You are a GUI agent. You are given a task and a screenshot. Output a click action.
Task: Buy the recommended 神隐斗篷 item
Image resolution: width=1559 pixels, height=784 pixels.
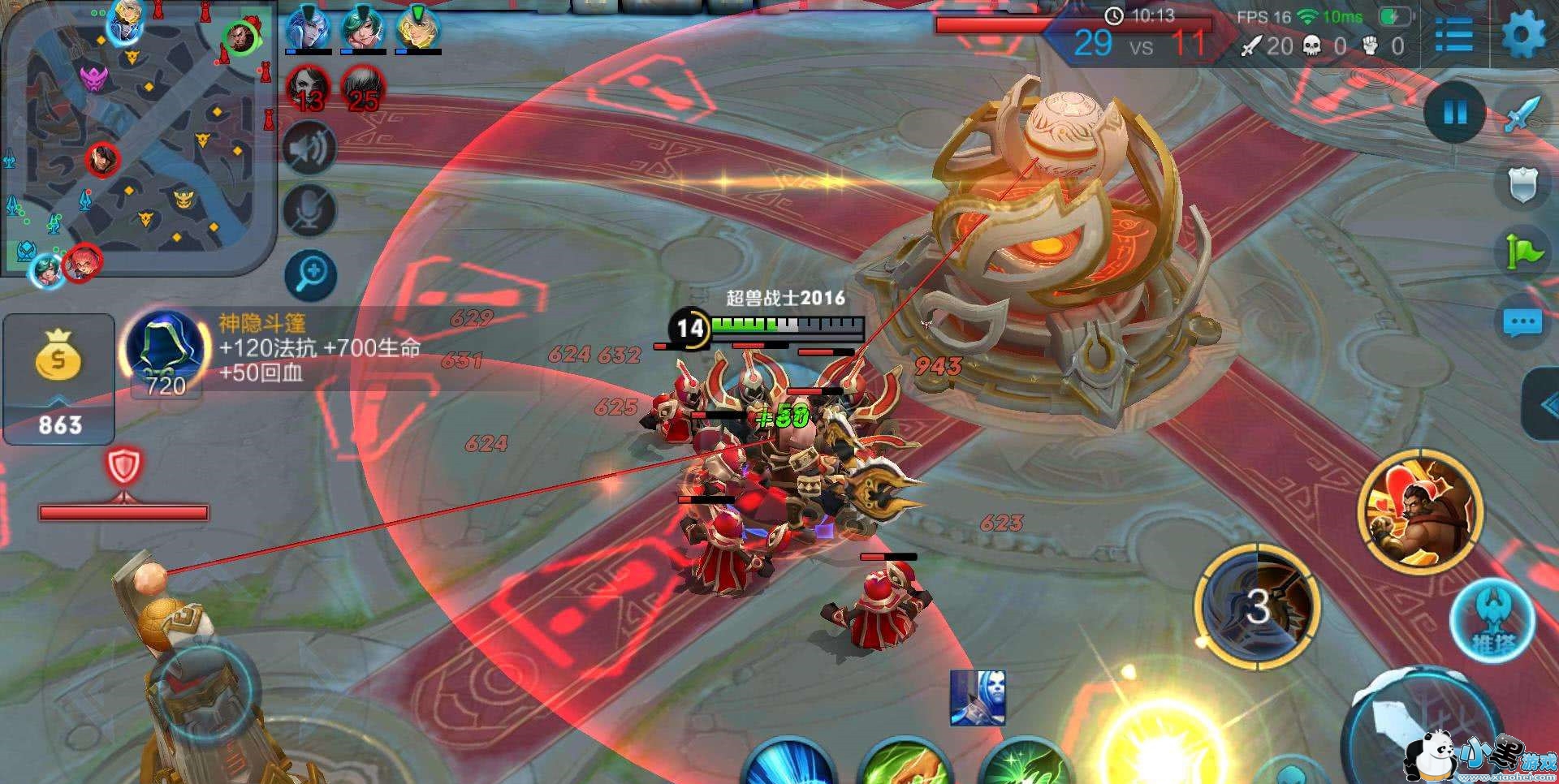[166, 353]
